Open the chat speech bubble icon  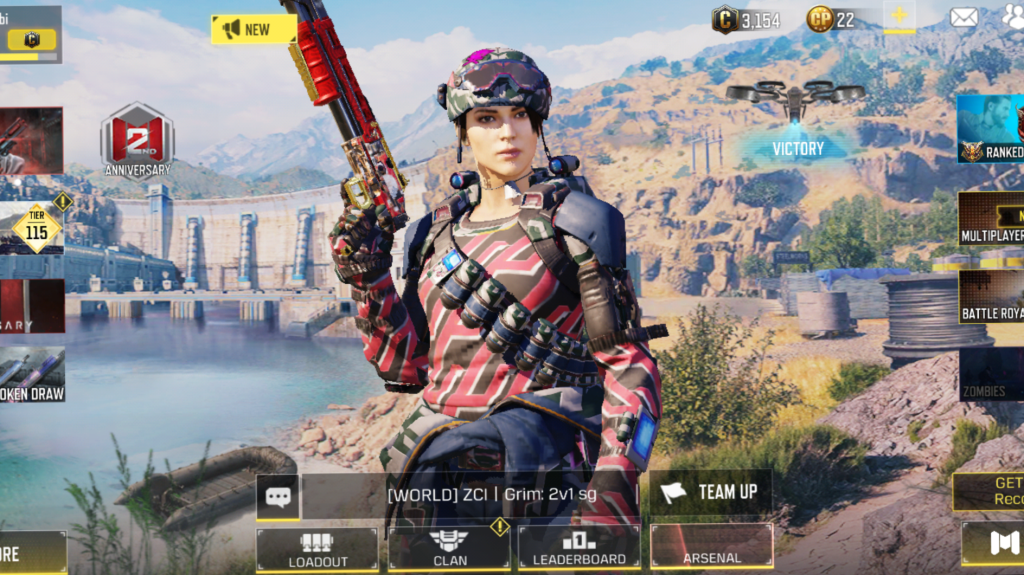[277, 497]
